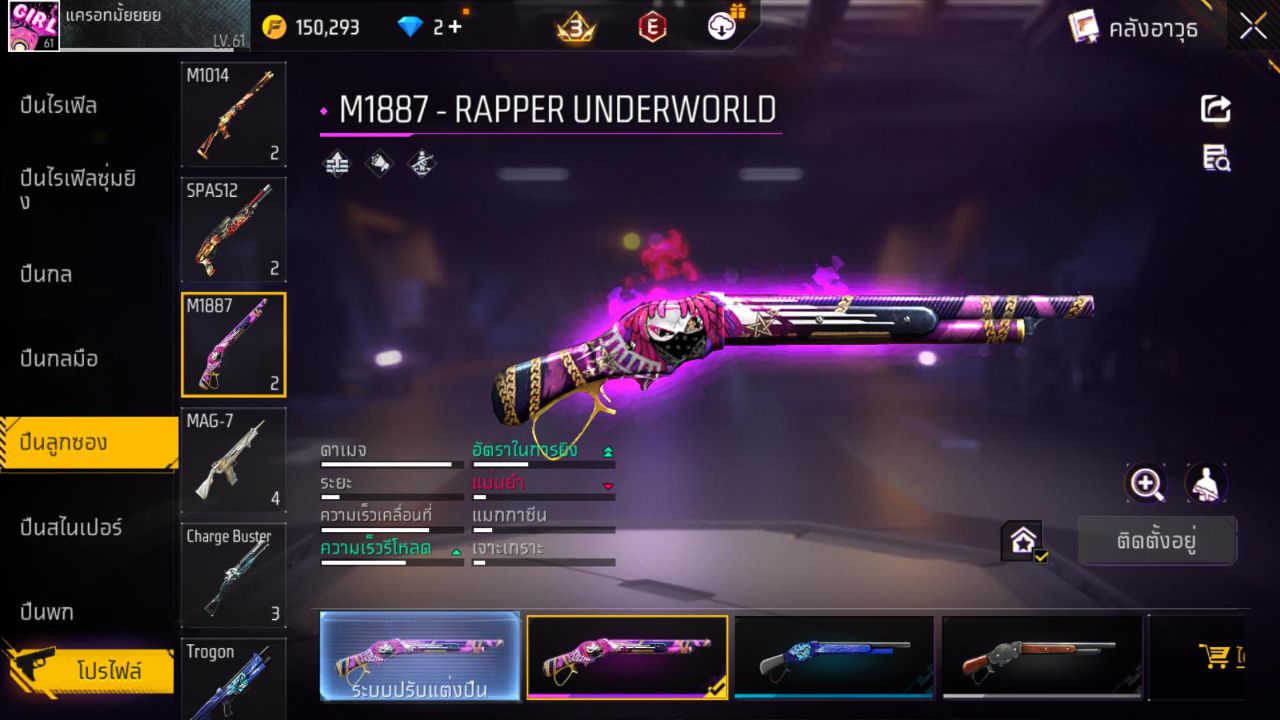The image size is (1280, 720).
Task: Open the share icon beside the weapon name
Action: coord(1215,109)
